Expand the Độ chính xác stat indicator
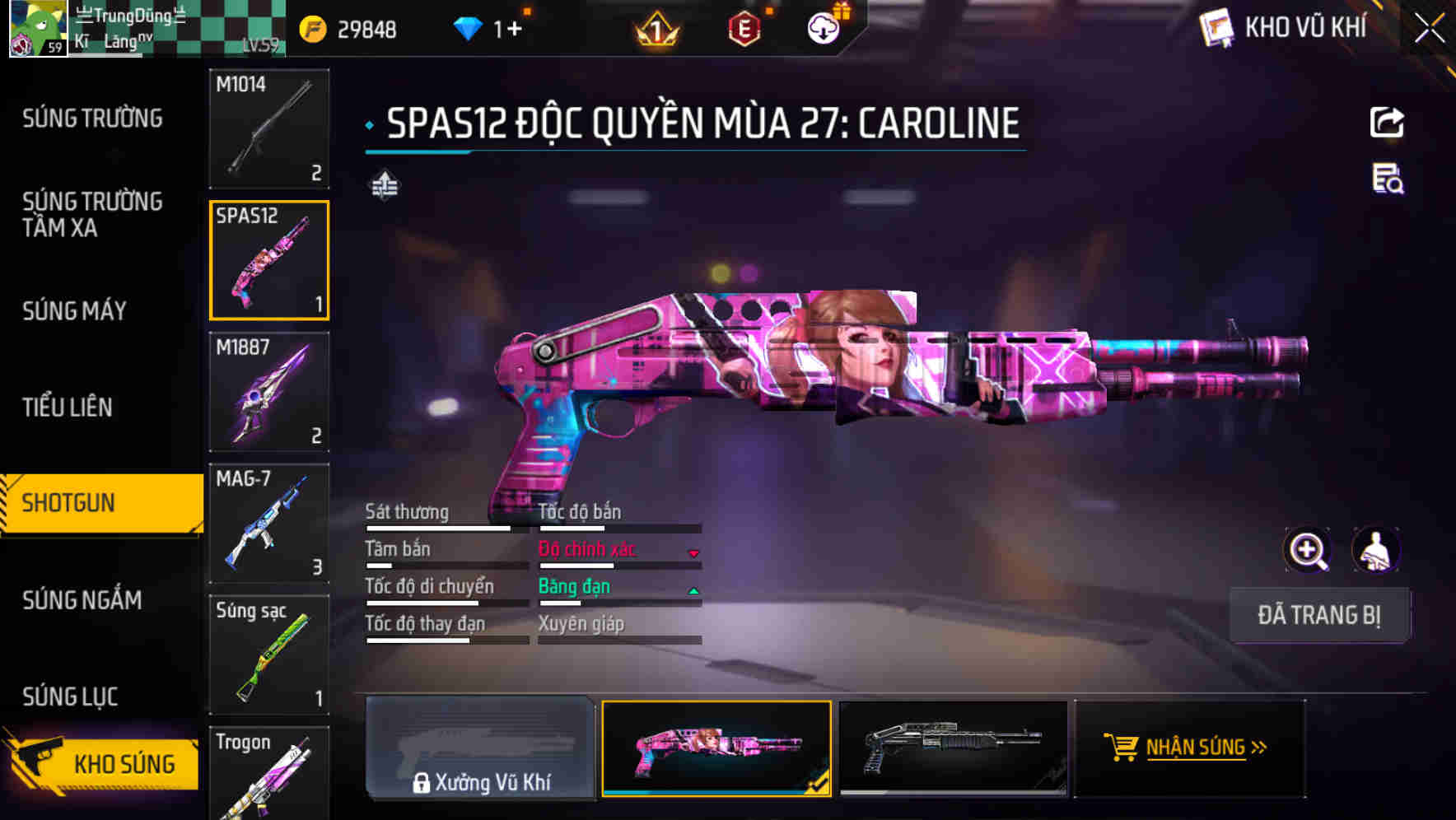Screen dimensions: 1456x820 694,550
